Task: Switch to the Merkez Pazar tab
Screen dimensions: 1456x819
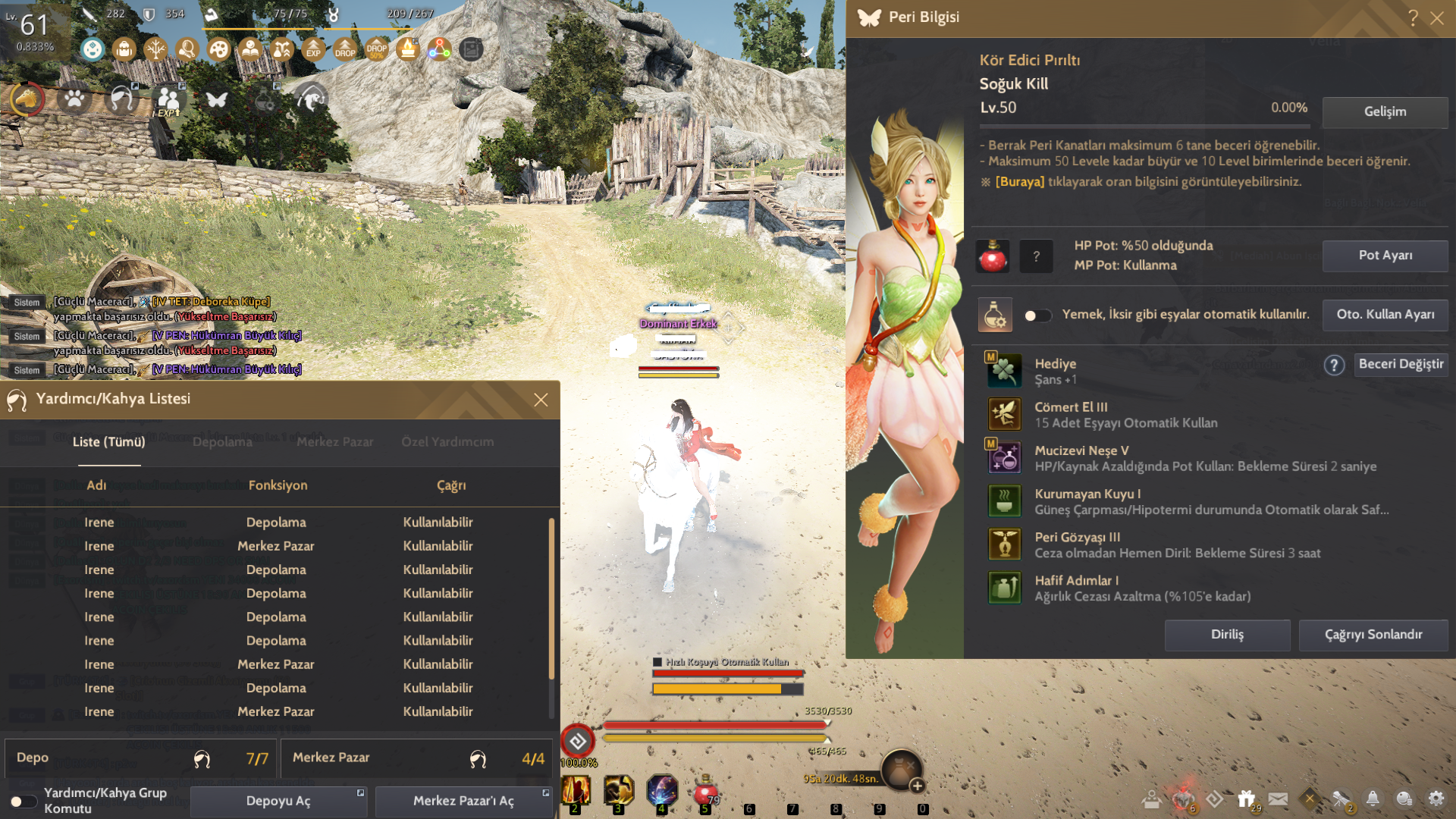Action: [x=334, y=442]
